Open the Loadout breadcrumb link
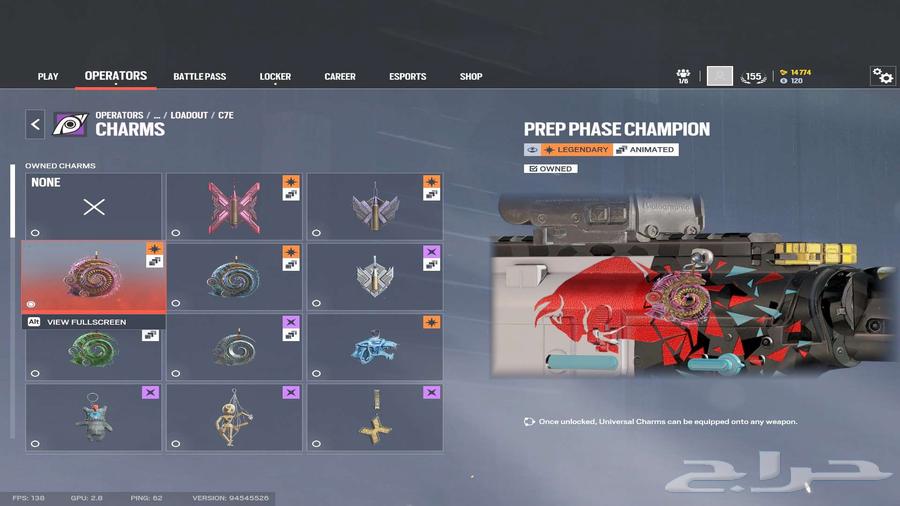The width and height of the screenshot is (900, 506). pyautogui.click(x=189, y=115)
